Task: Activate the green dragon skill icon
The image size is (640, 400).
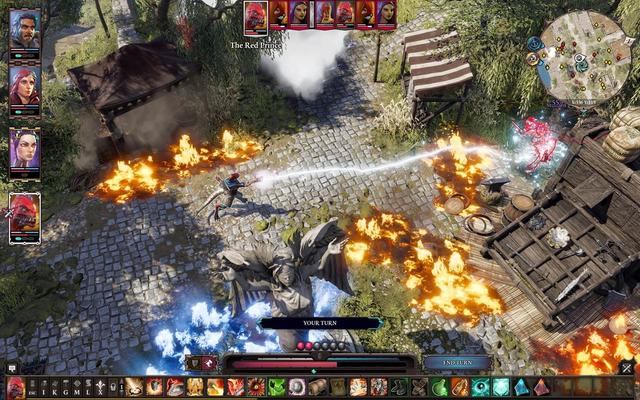Action: coord(276,387)
